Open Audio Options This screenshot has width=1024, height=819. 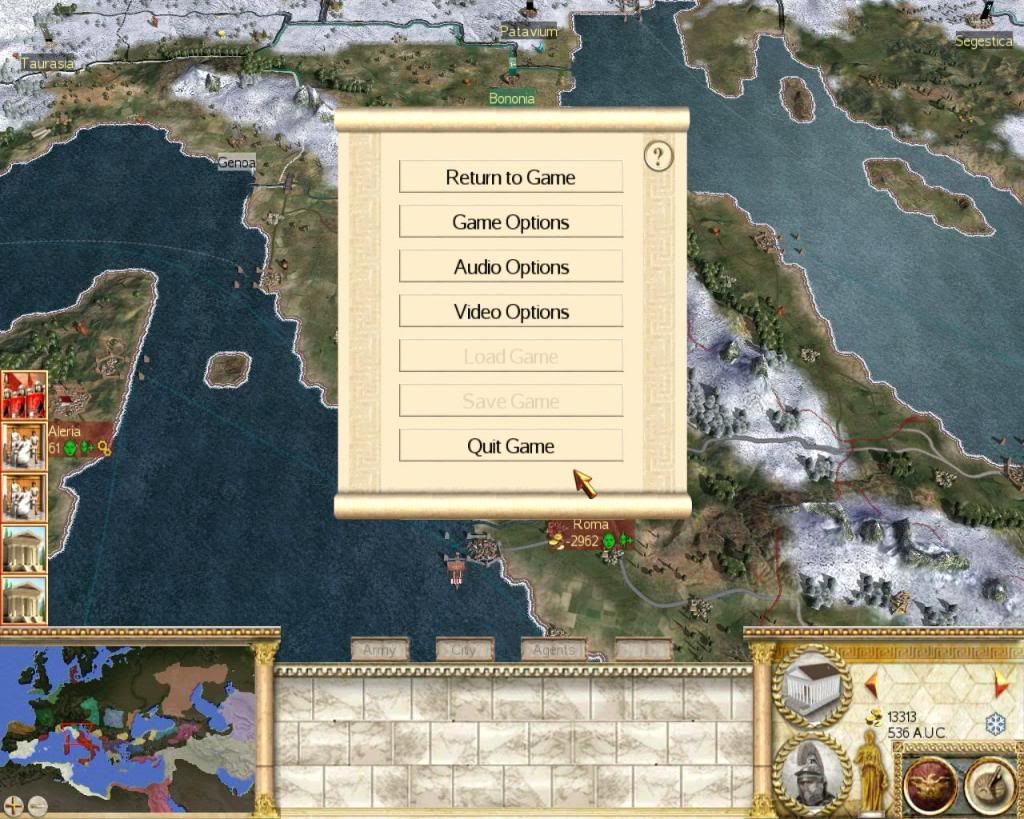point(511,267)
